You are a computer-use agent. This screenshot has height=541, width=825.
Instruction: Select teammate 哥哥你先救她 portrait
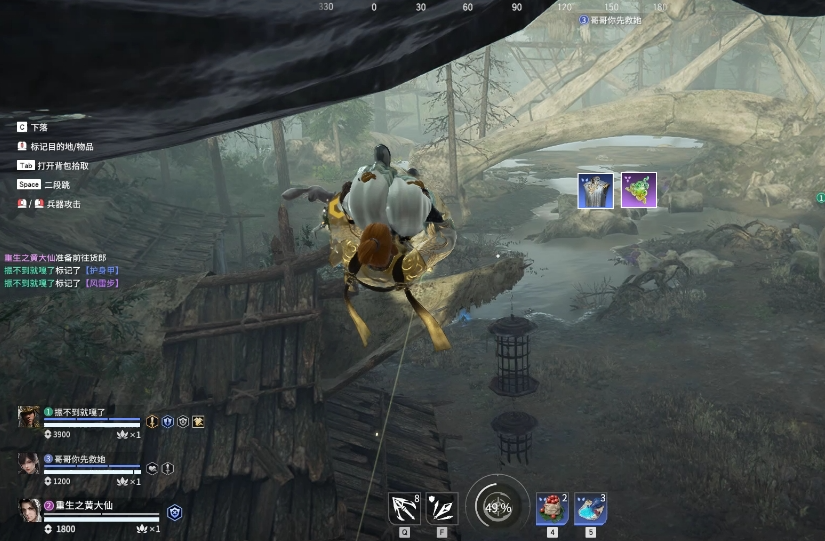click(x=29, y=463)
